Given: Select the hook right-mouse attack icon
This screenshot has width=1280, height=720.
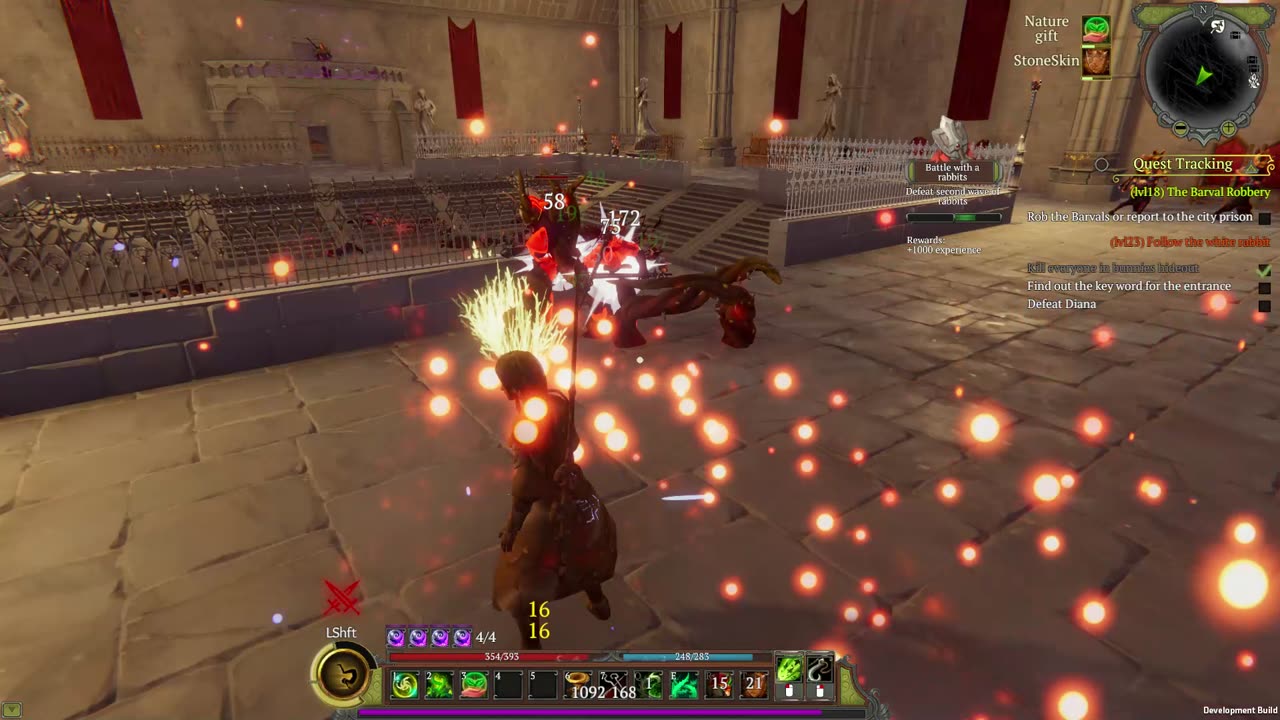Looking at the screenshot, I should tap(820, 670).
